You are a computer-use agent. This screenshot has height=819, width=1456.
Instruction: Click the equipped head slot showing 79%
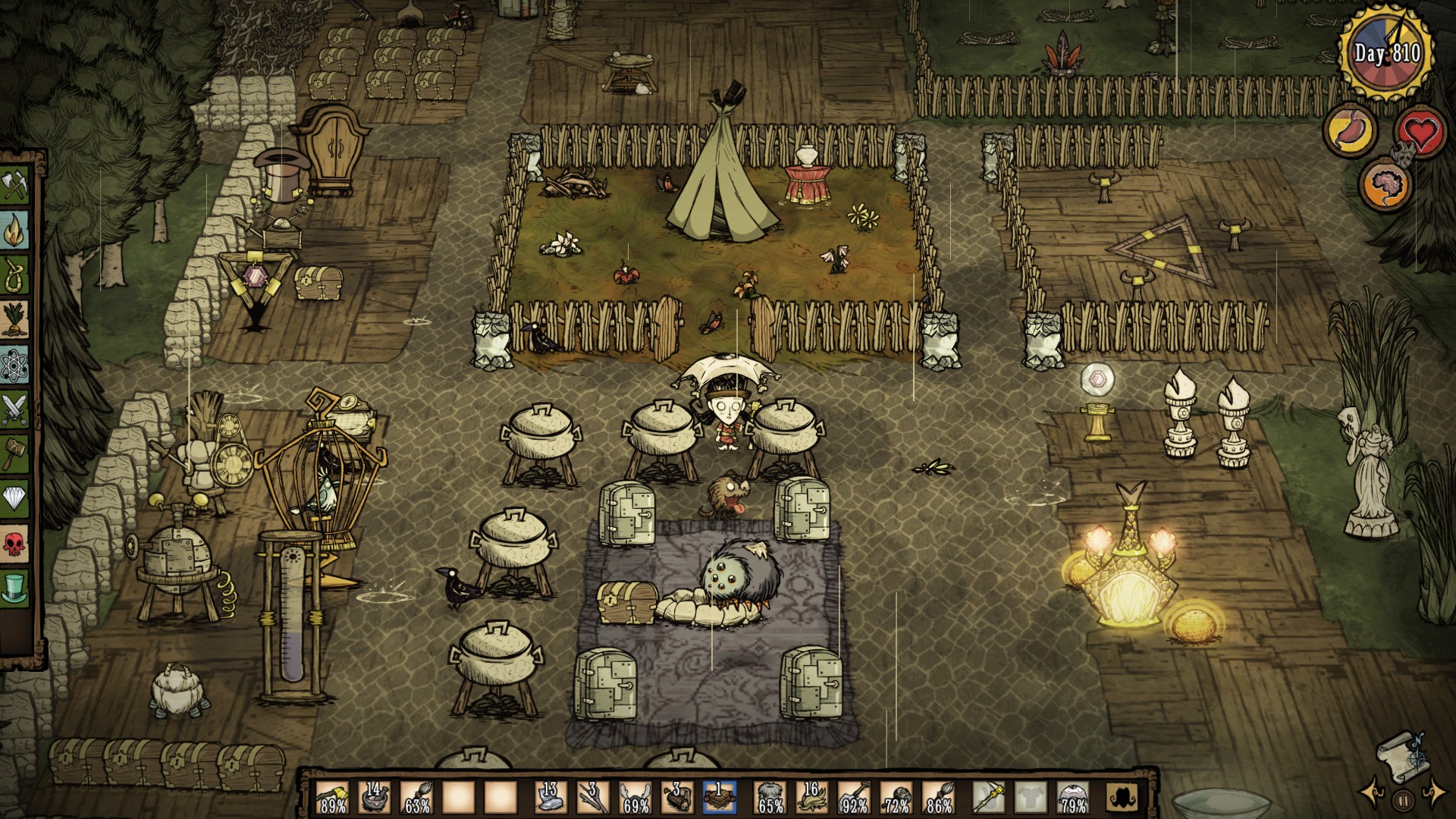click(1072, 798)
